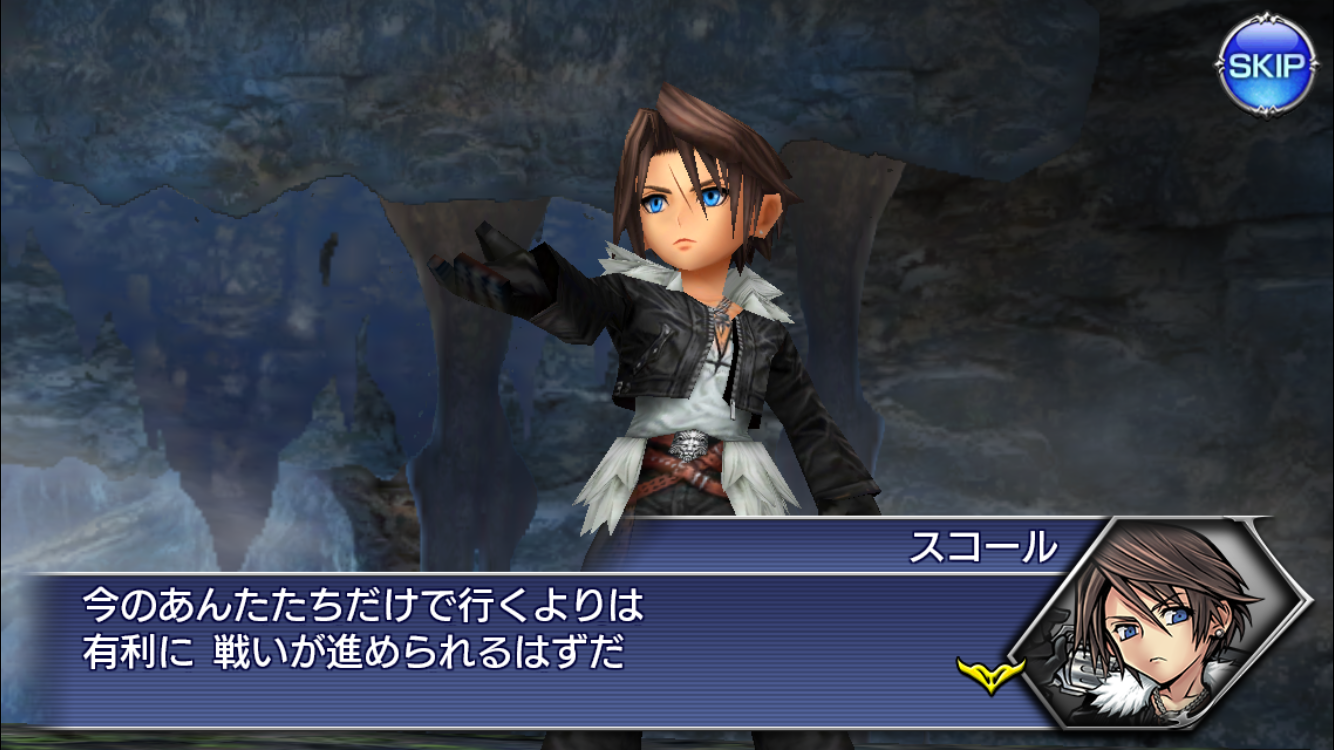Tap the line 今のあんたたちだけで行くよりは
Viewport: 1334px width, 750px height.
[x=355, y=603]
